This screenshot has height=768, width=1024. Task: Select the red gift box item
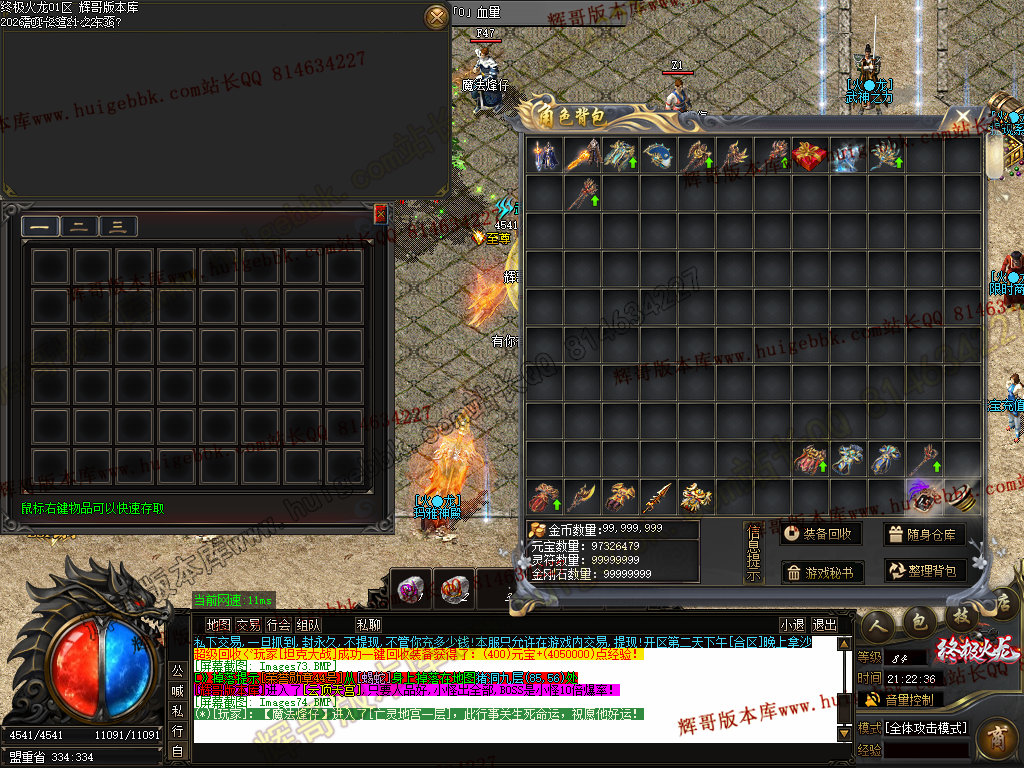(x=811, y=155)
